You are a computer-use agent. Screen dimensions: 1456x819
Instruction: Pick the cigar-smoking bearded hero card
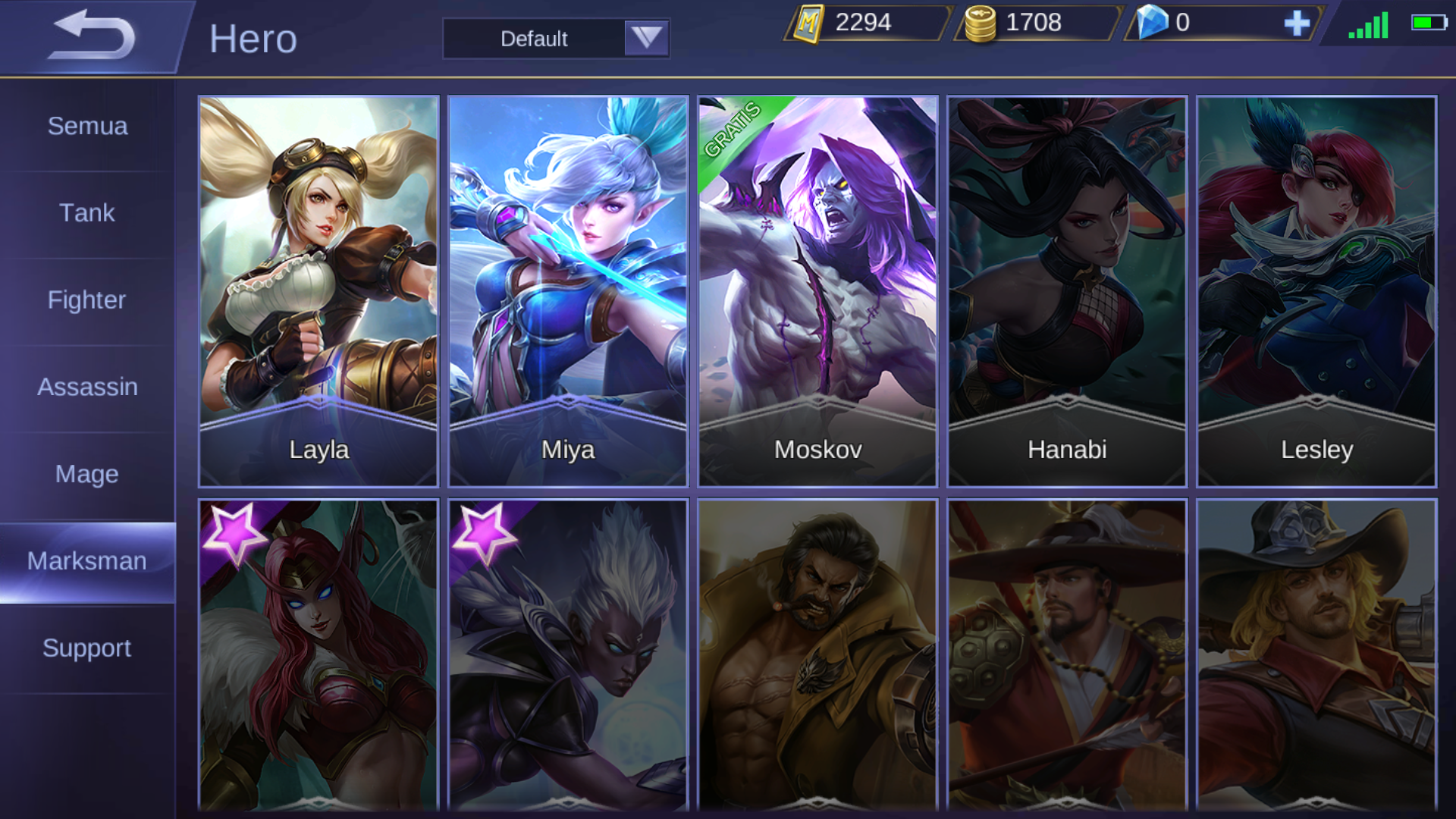(x=817, y=656)
